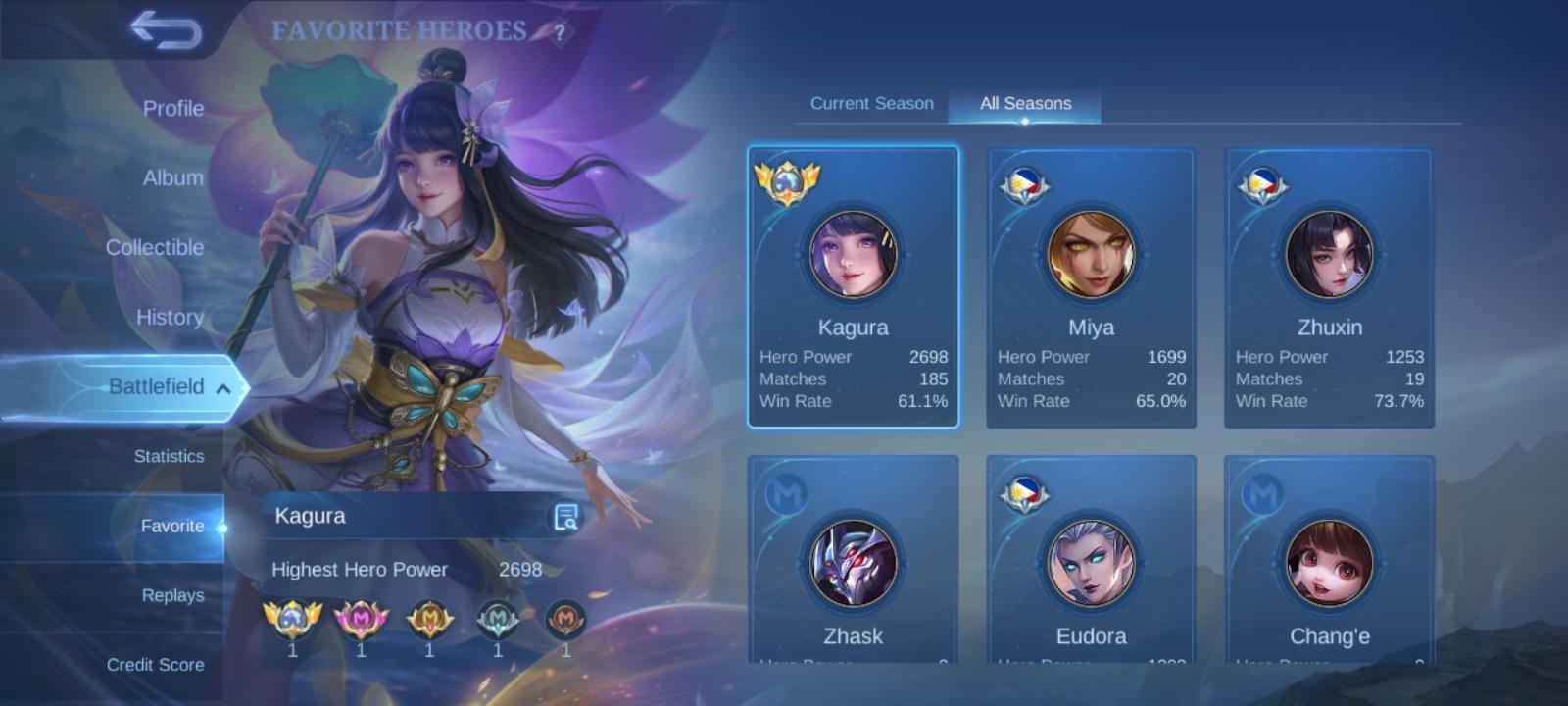
Task: Choose the Eudora hero card
Action: 1091,564
